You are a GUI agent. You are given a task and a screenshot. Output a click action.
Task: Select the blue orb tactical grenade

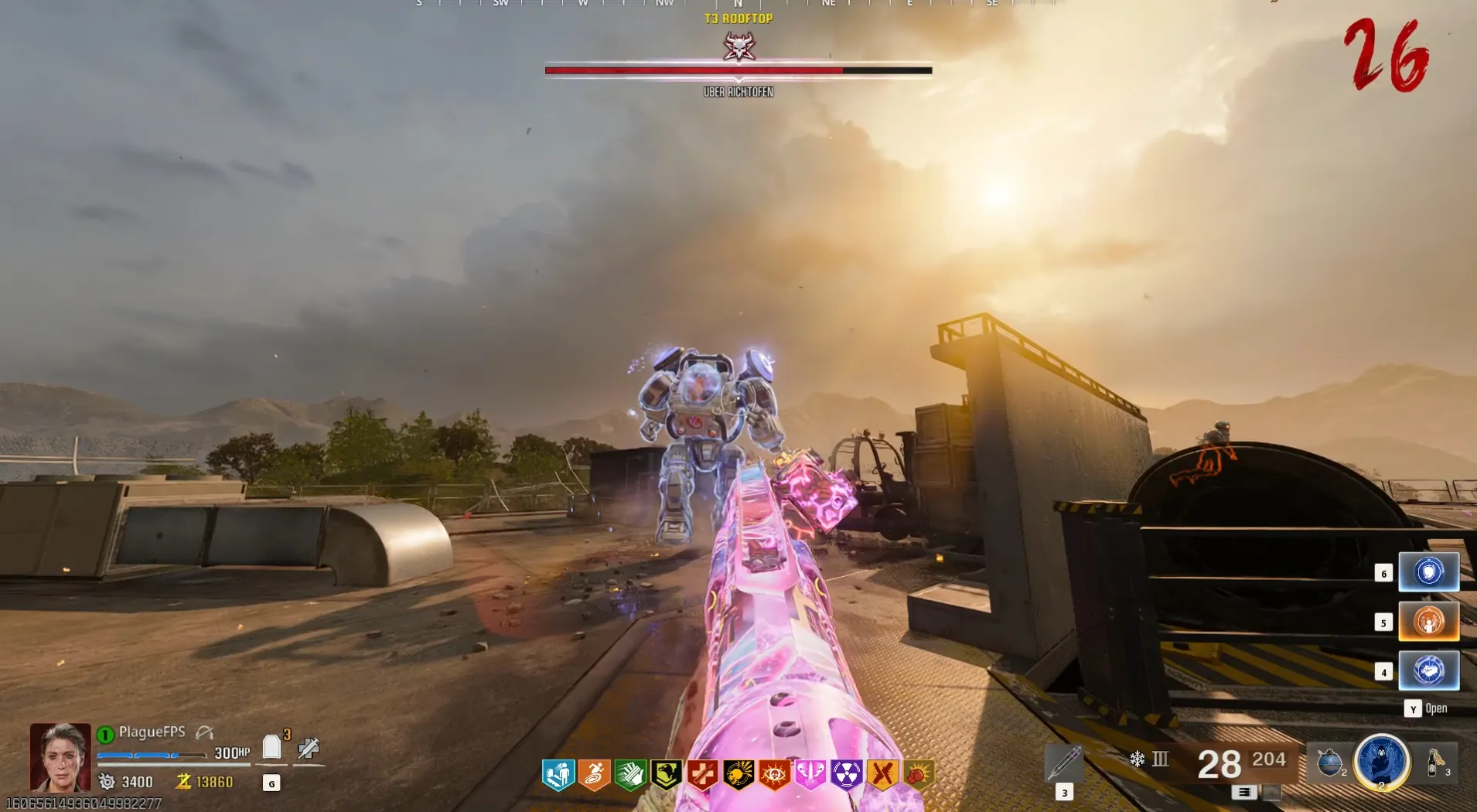(1329, 763)
